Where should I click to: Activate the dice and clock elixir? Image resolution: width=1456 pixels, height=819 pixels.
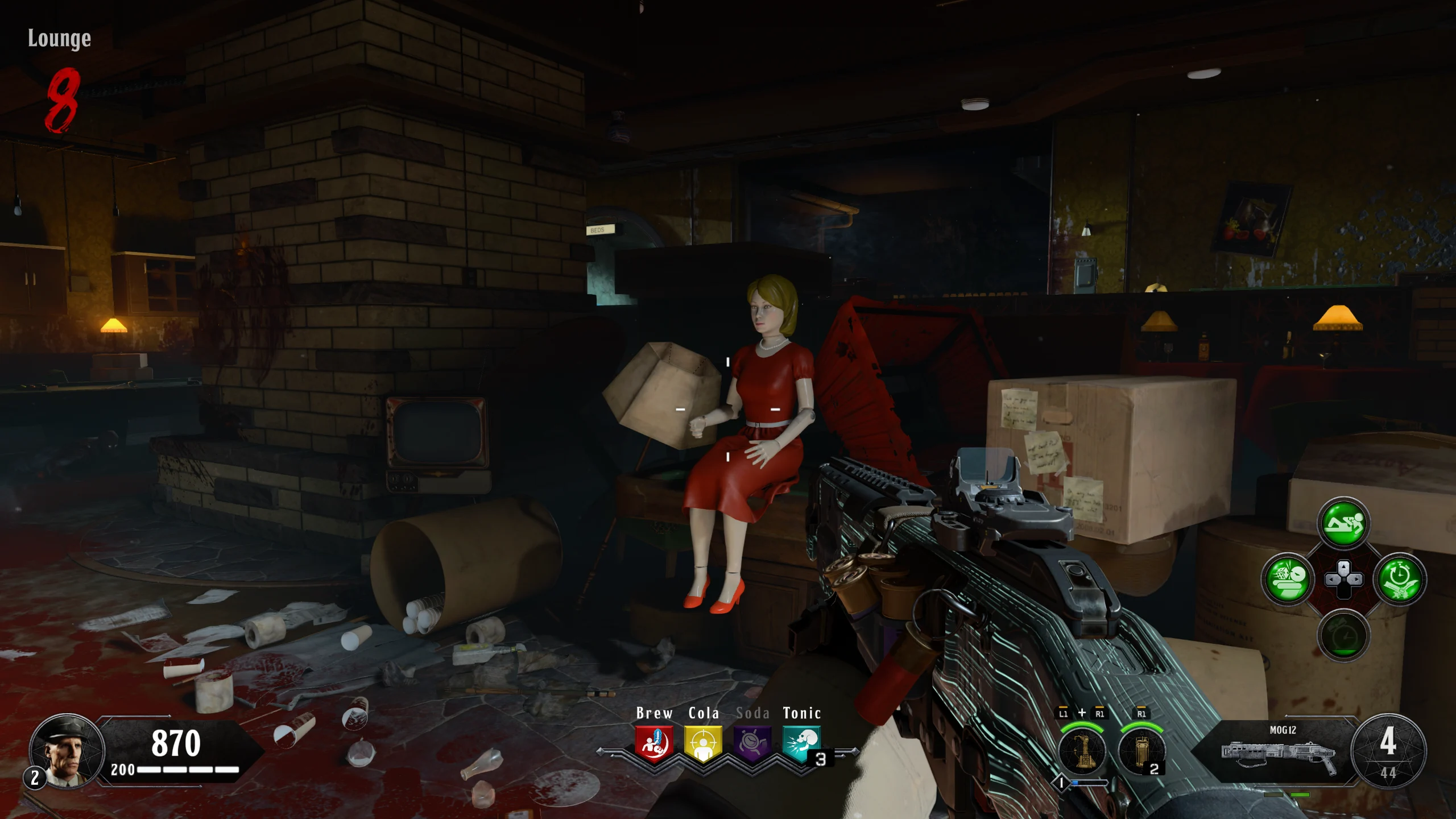point(1288,580)
